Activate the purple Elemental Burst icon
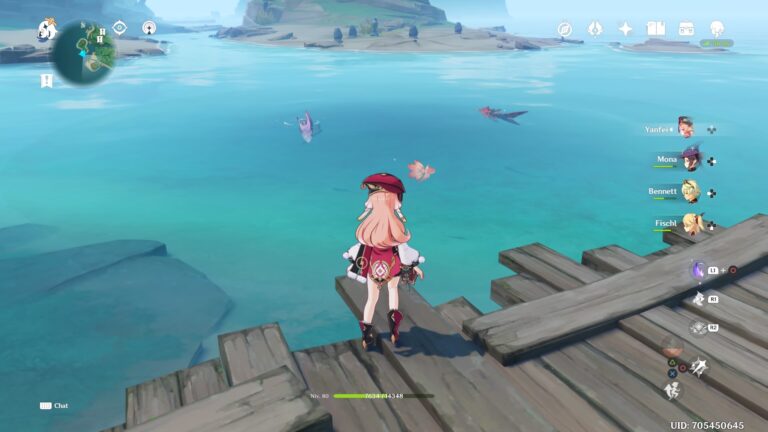768x432 pixels. click(x=698, y=270)
